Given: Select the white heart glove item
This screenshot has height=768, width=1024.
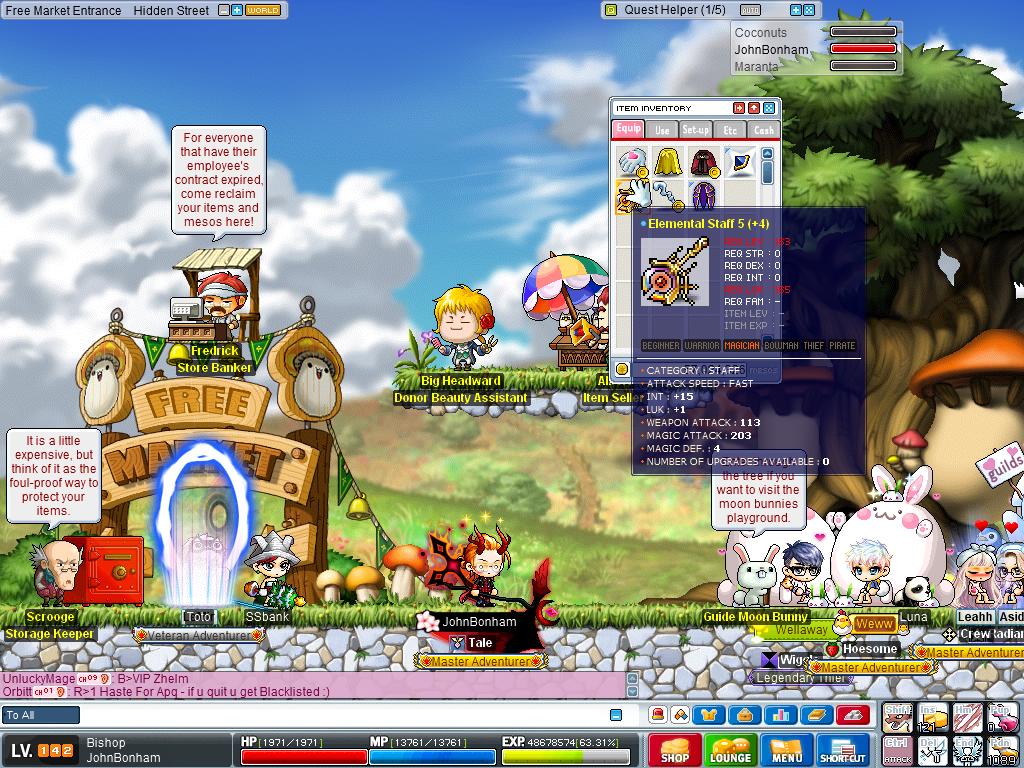Looking at the screenshot, I should 631,161.
